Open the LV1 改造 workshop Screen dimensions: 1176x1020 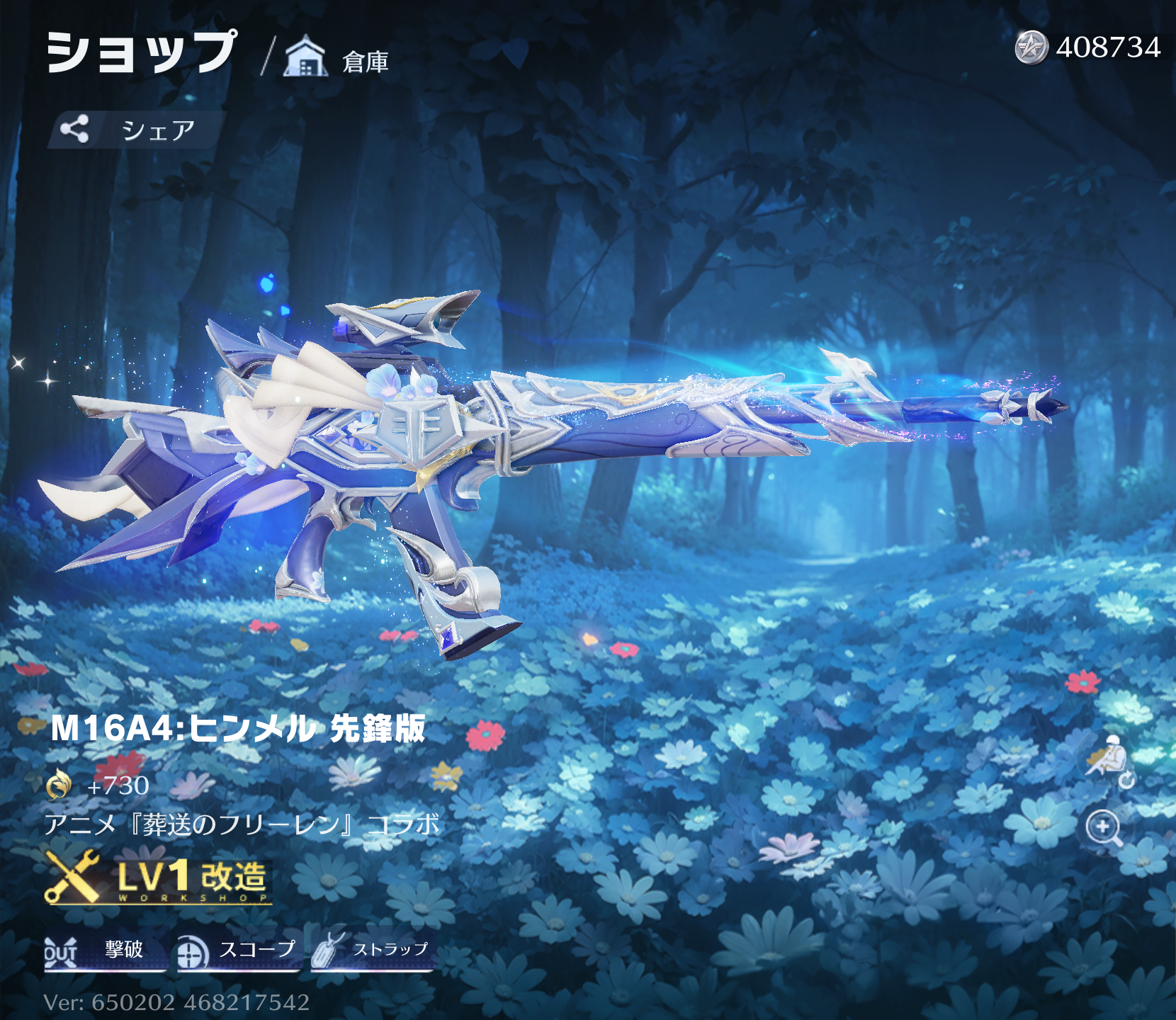pyautogui.click(x=159, y=879)
